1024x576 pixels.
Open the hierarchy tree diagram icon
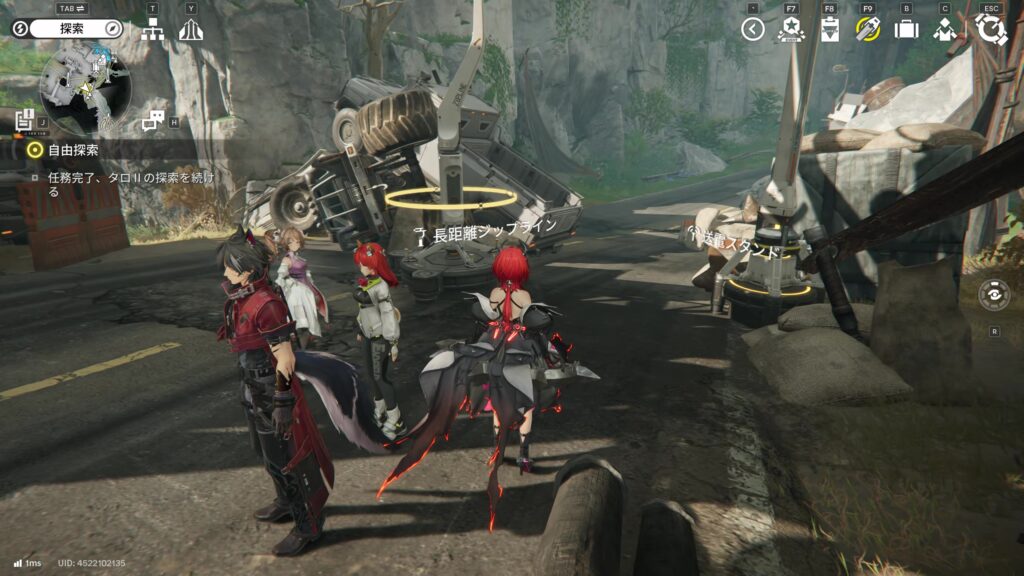coord(152,30)
